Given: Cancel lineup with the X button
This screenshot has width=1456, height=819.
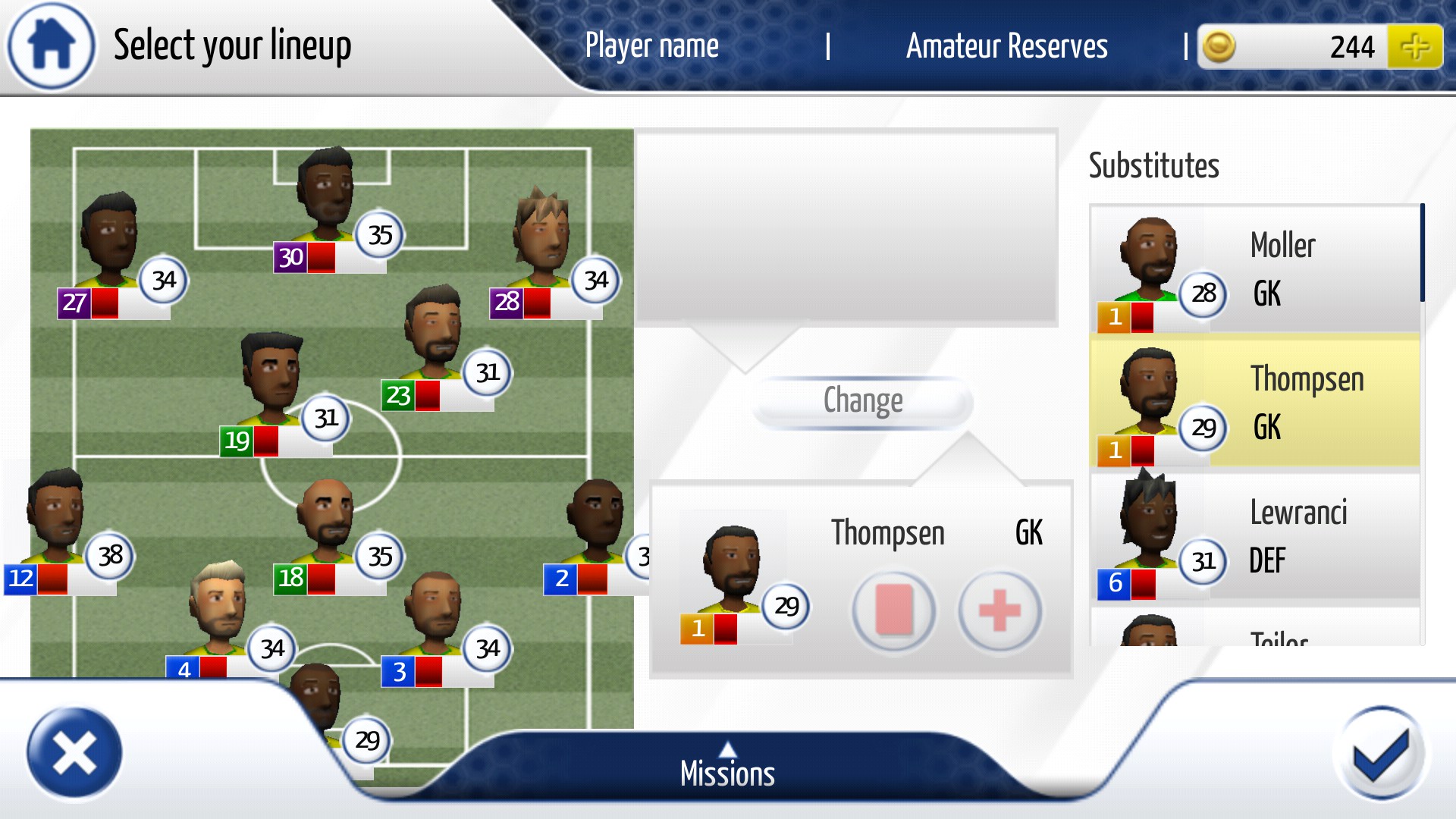Looking at the screenshot, I should pyautogui.click(x=74, y=753).
